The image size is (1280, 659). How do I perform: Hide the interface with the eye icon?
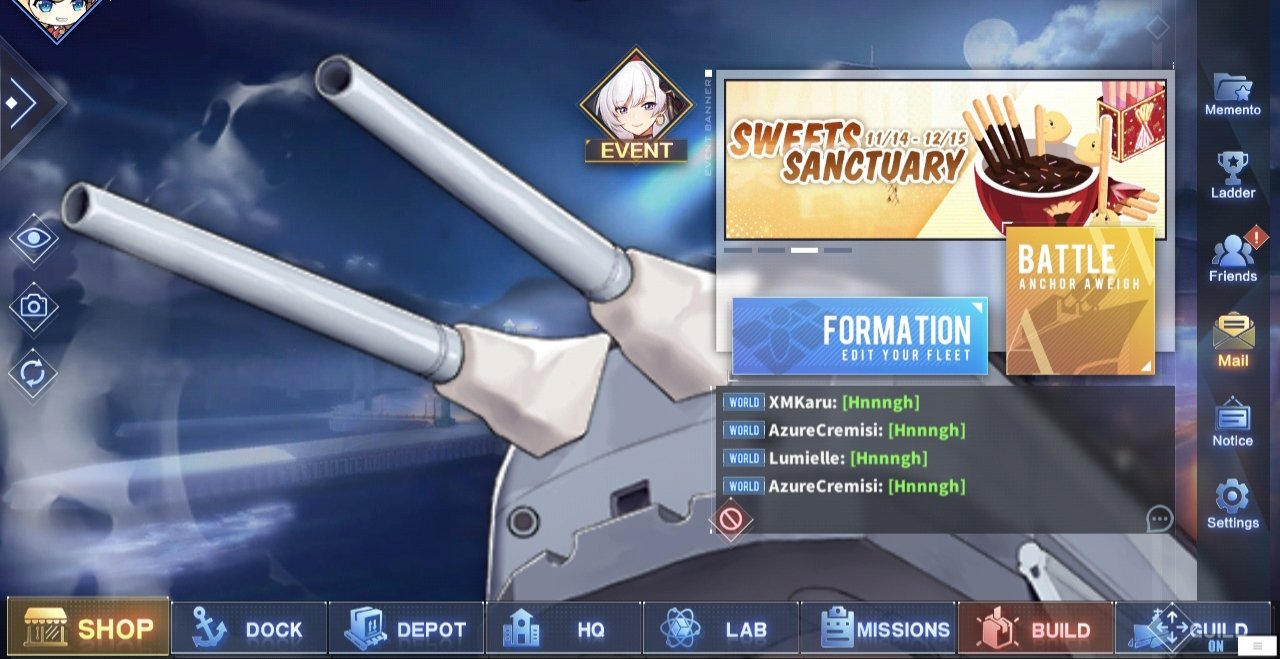click(x=34, y=238)
